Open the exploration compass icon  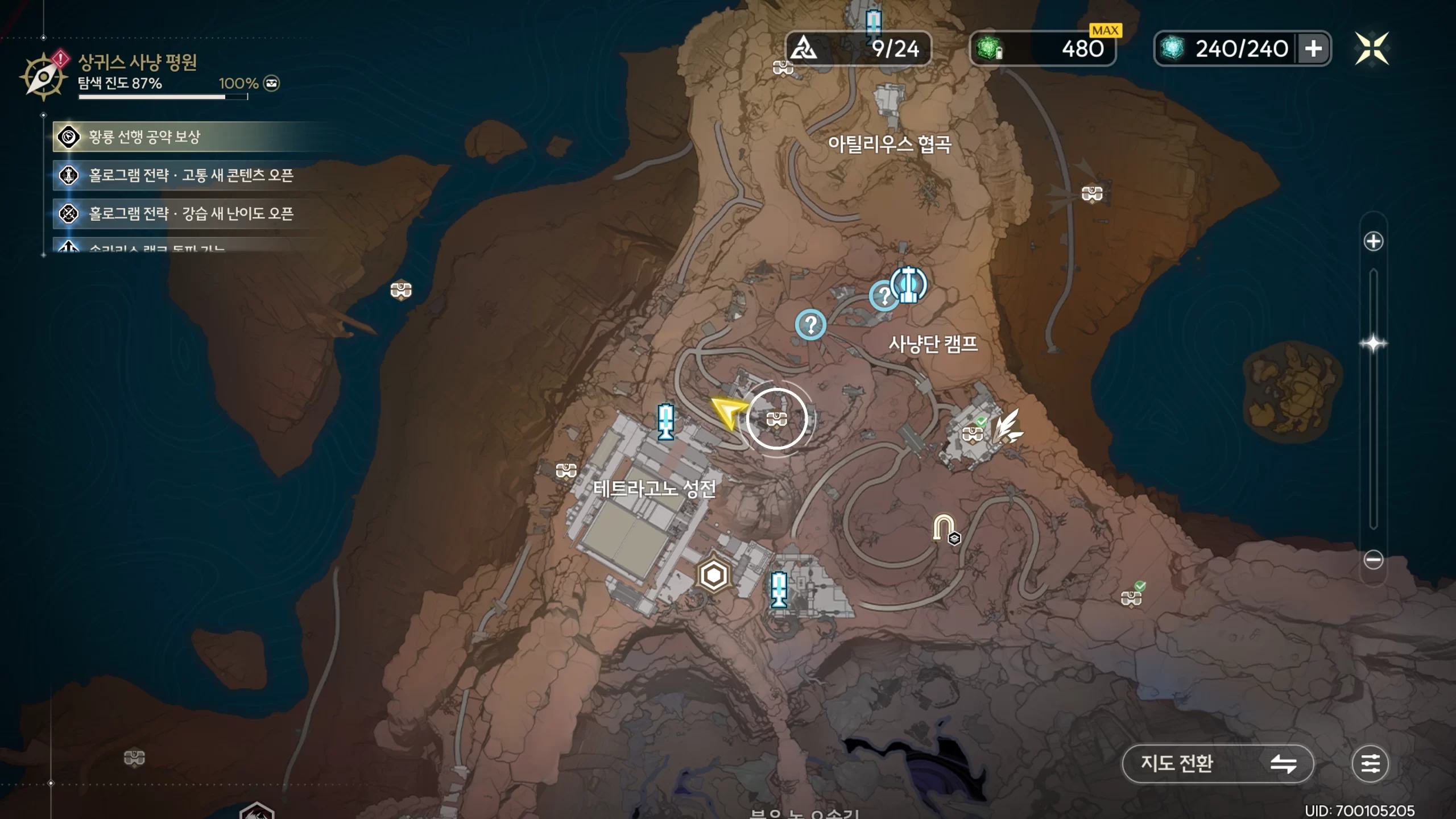(43, 76)
